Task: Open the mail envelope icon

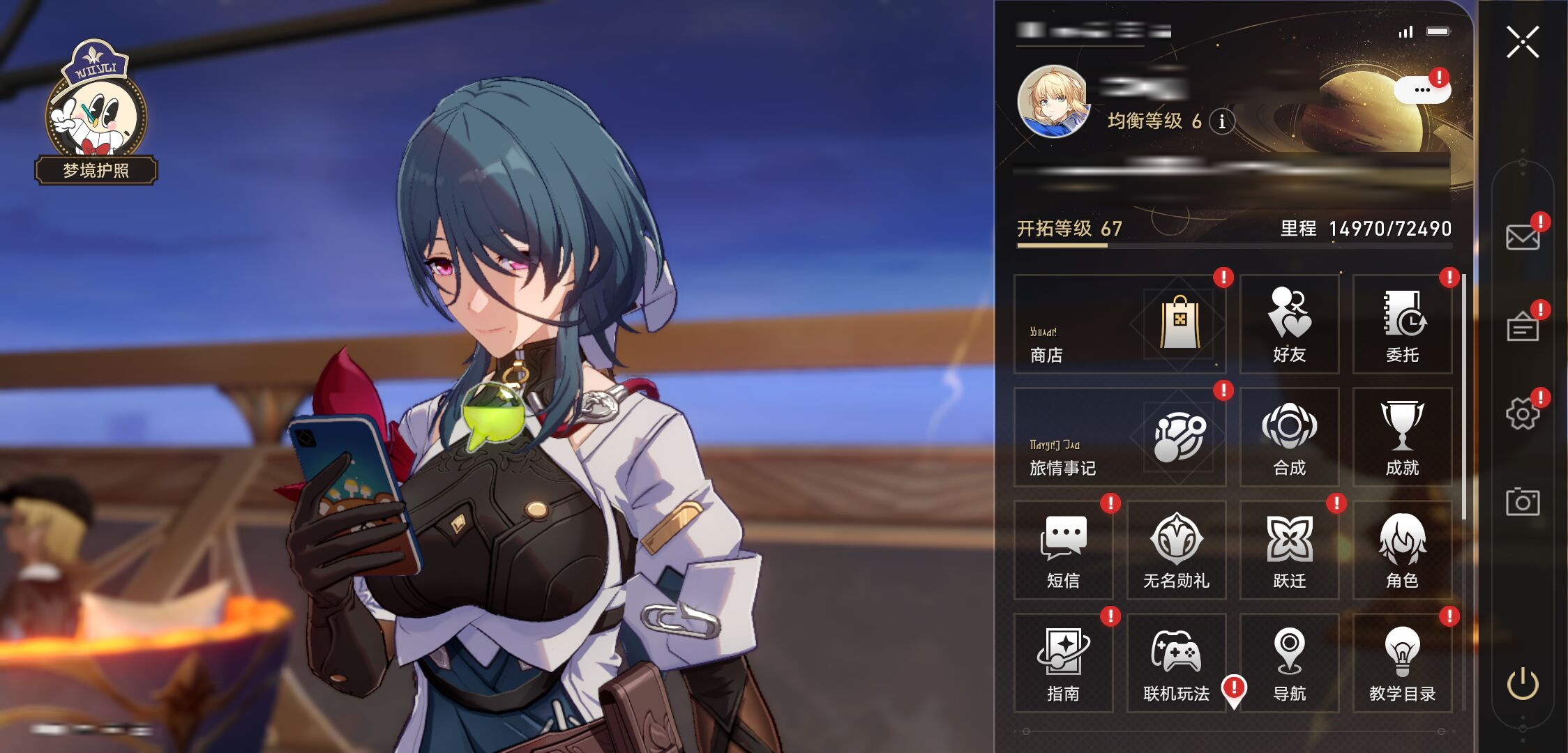Action: (x=1522, y=238)
